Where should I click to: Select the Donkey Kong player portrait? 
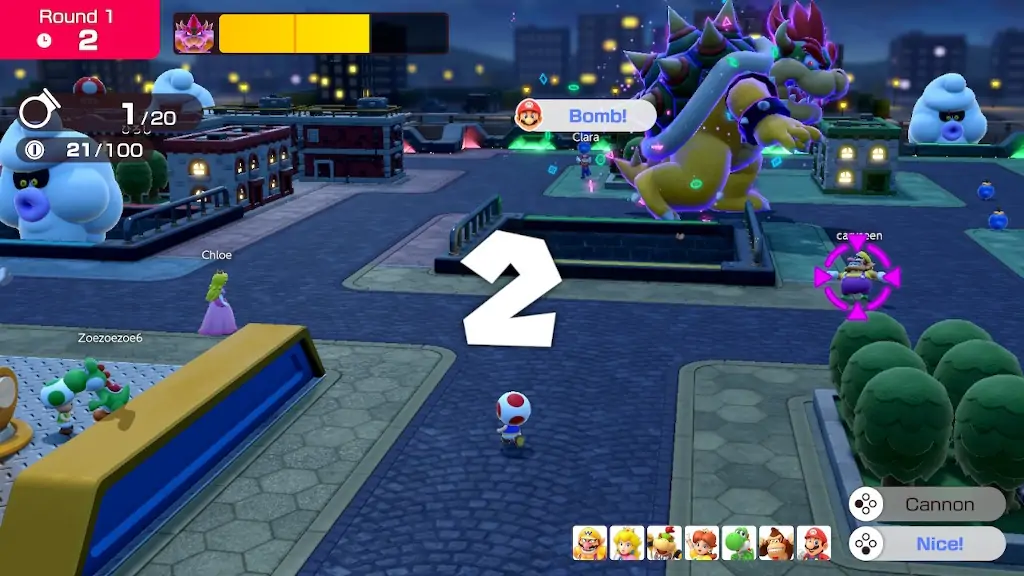[x=777, y=543]
